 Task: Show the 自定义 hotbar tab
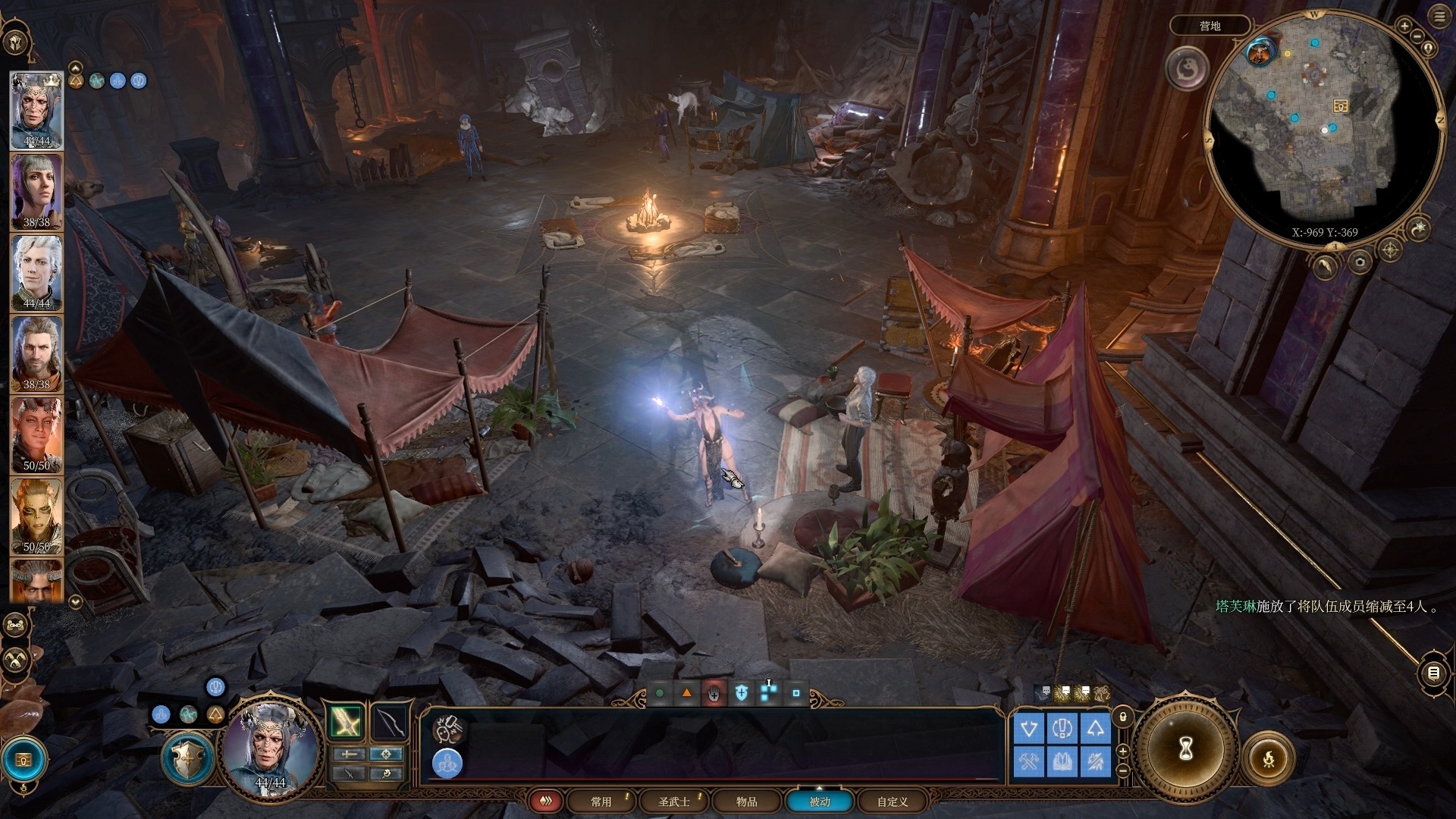[892, 802]
